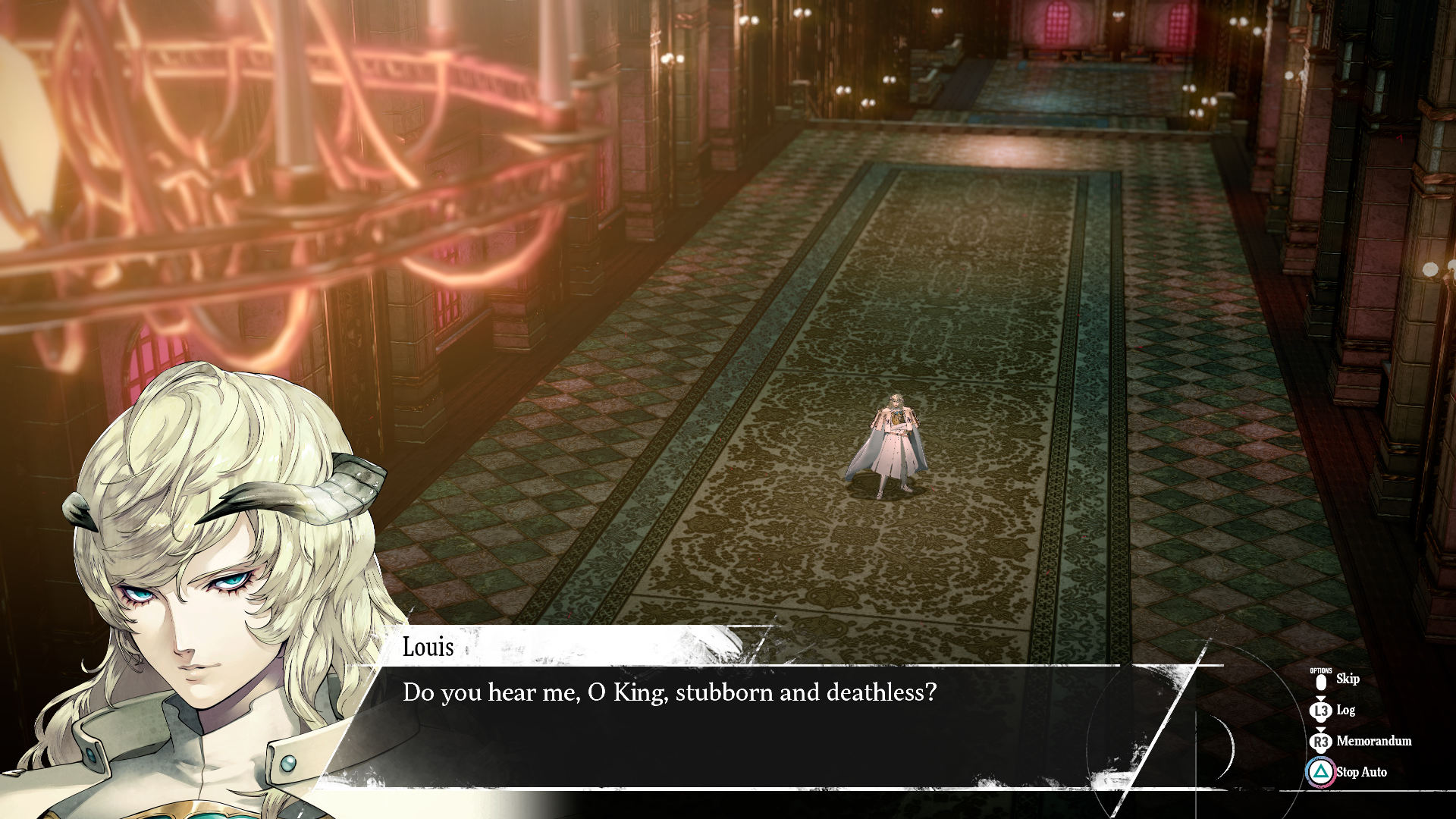Open the dialogue Log
This screenshot has width=1456, height=819.
click(x=1345, y=711)
